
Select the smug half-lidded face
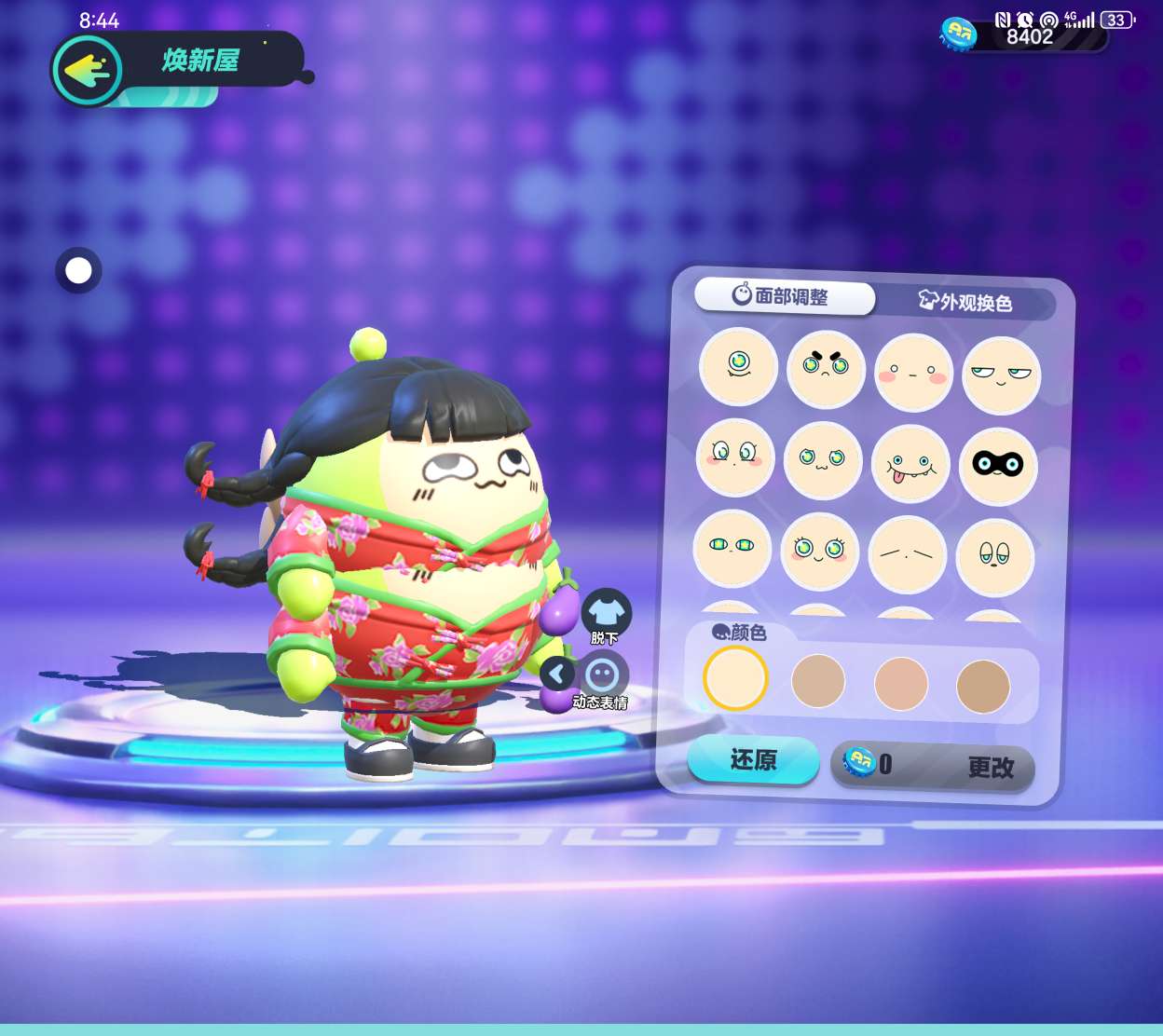1001,376
